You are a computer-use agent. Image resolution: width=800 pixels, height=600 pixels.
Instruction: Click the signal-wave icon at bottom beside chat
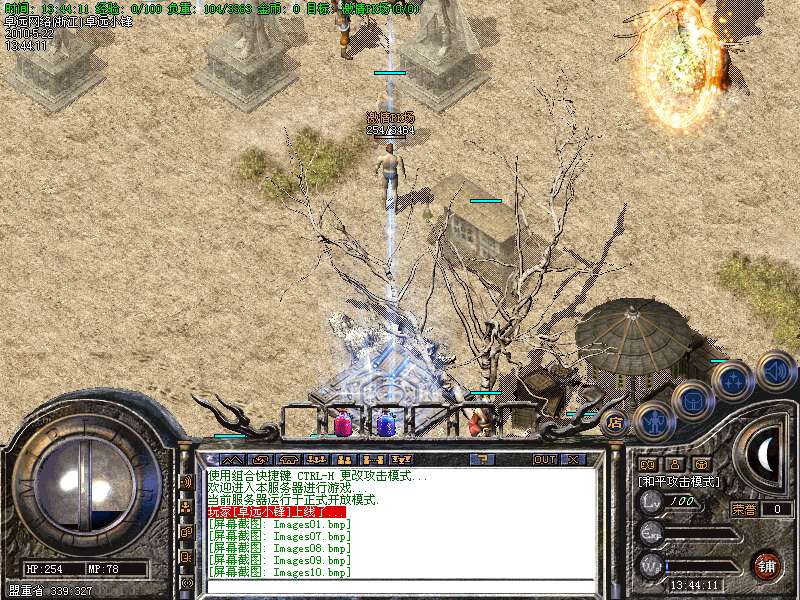pyautogui.click(x=186, y=581)
